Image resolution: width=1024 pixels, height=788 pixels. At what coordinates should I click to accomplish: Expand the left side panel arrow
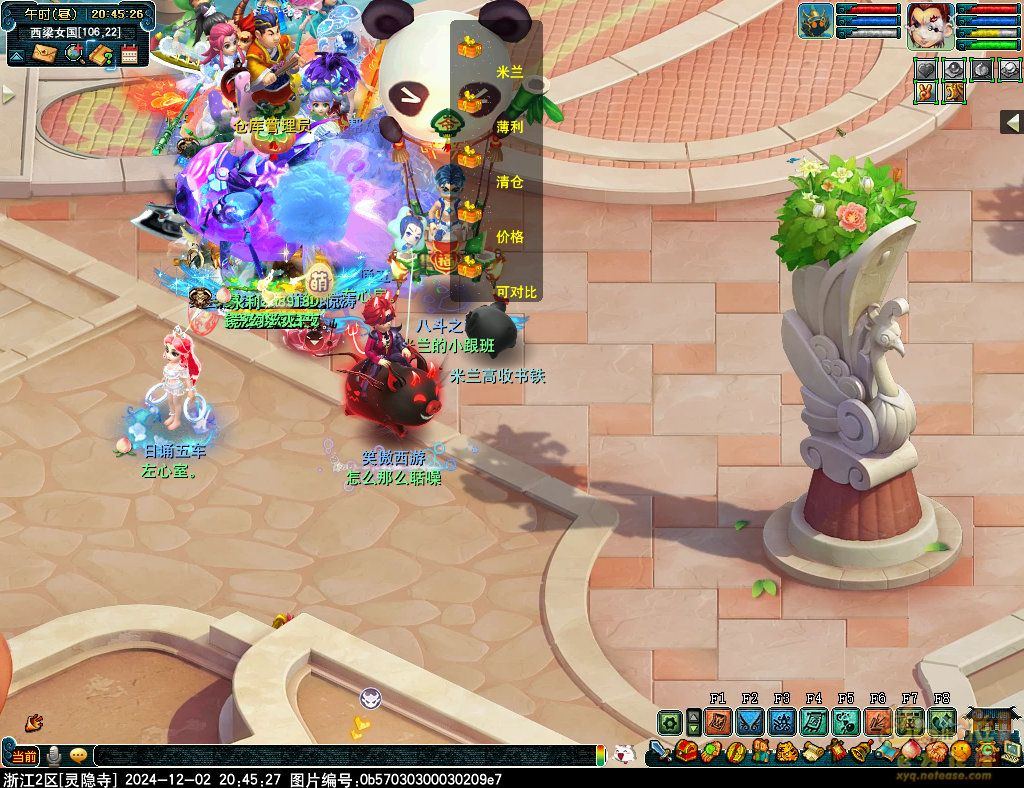pyautogui.click(x=9, y=95)
